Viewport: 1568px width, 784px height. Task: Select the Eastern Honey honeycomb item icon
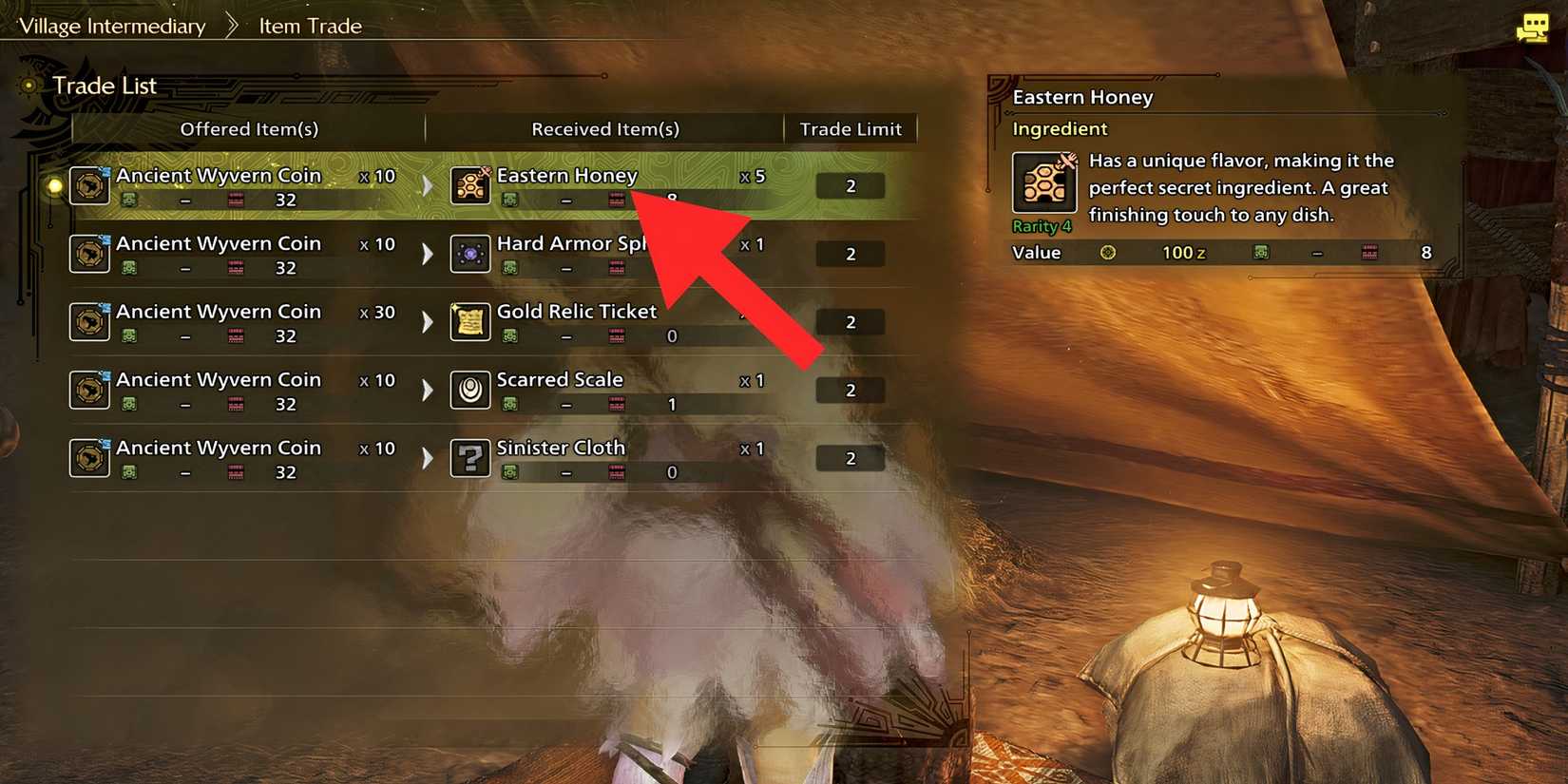(x=470, y=185)
